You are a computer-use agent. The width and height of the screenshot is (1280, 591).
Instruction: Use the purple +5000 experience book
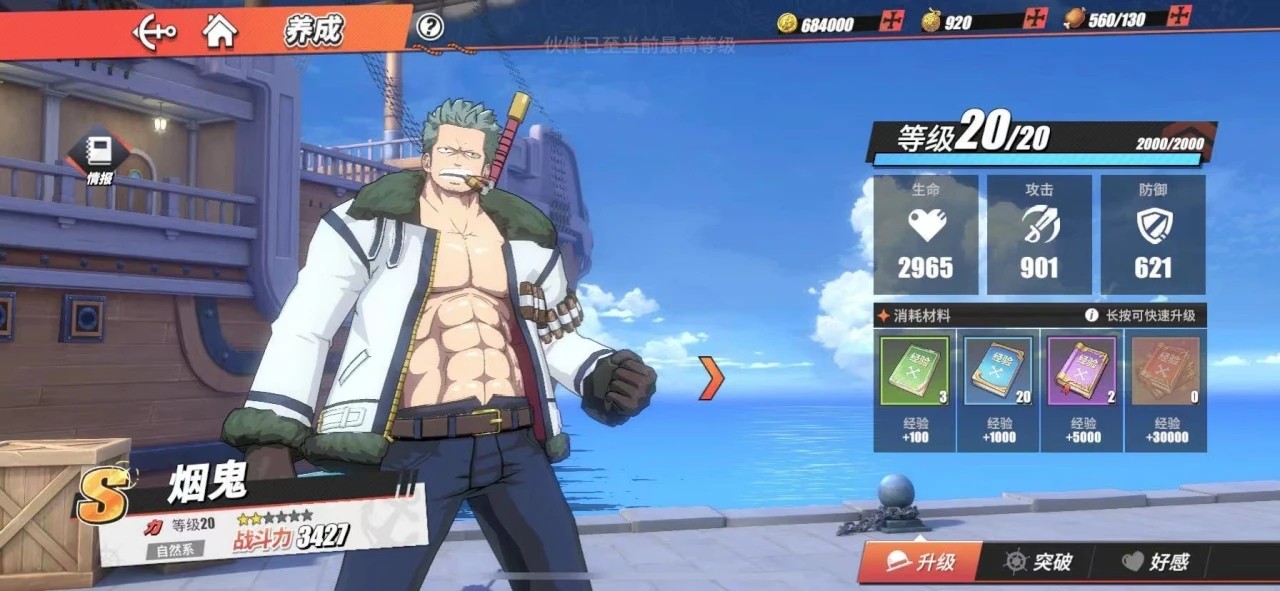coord(1081,371)
